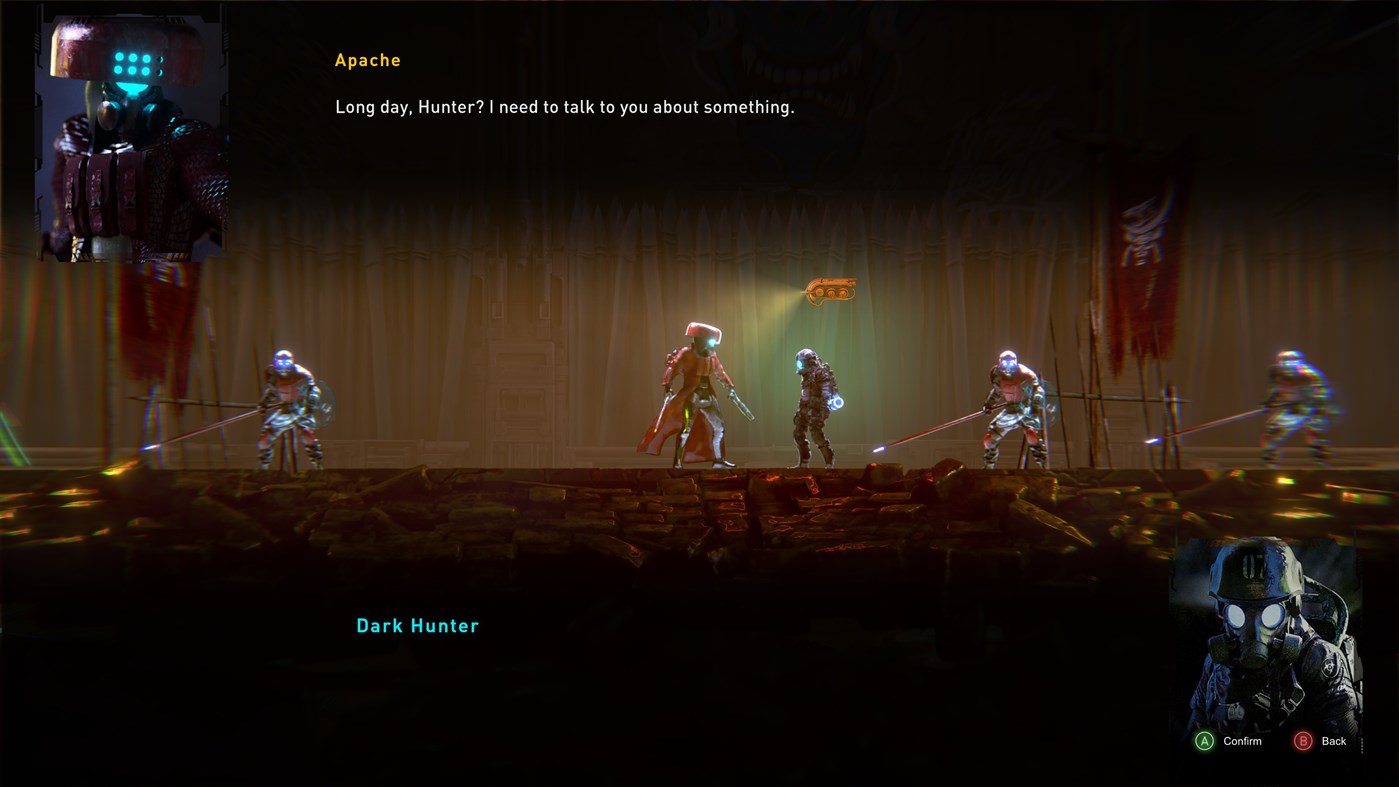Select the Apache speaker name label
Viewport: 1399px width, 787px height.
pos(367,59)
